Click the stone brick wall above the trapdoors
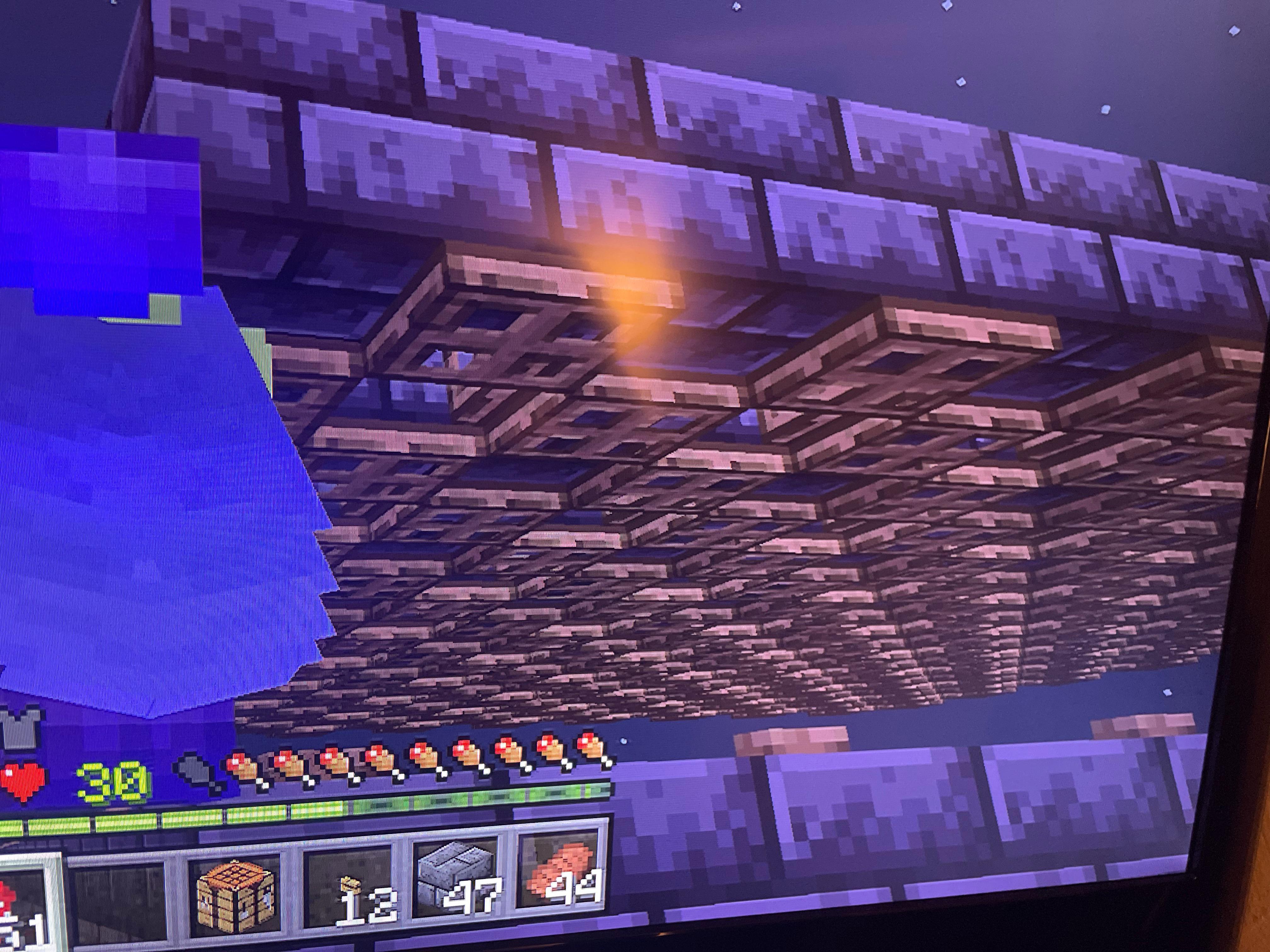Viewport: 1270px width, 952px height. pos(861,144)
